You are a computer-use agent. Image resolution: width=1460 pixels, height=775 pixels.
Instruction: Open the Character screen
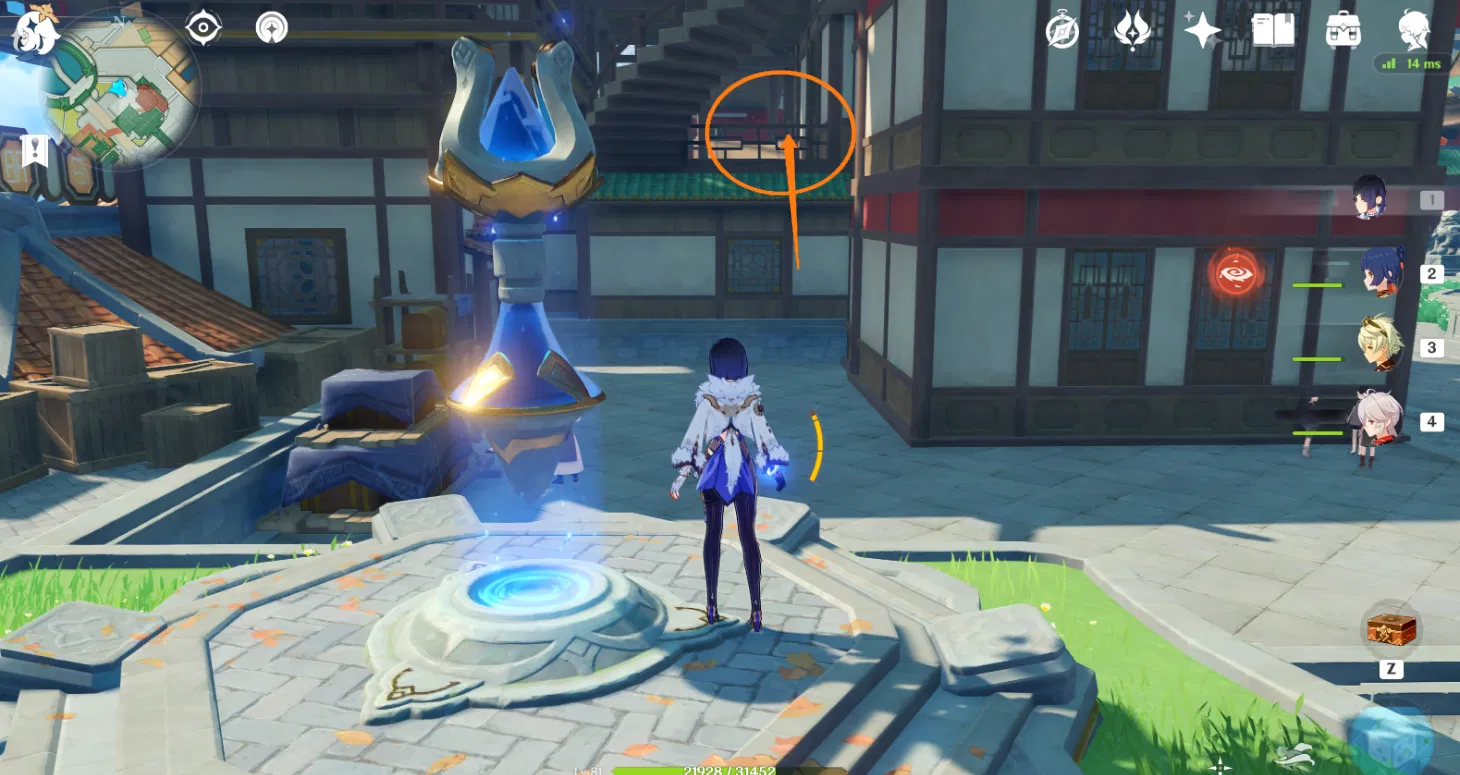tap(1415, 31)
